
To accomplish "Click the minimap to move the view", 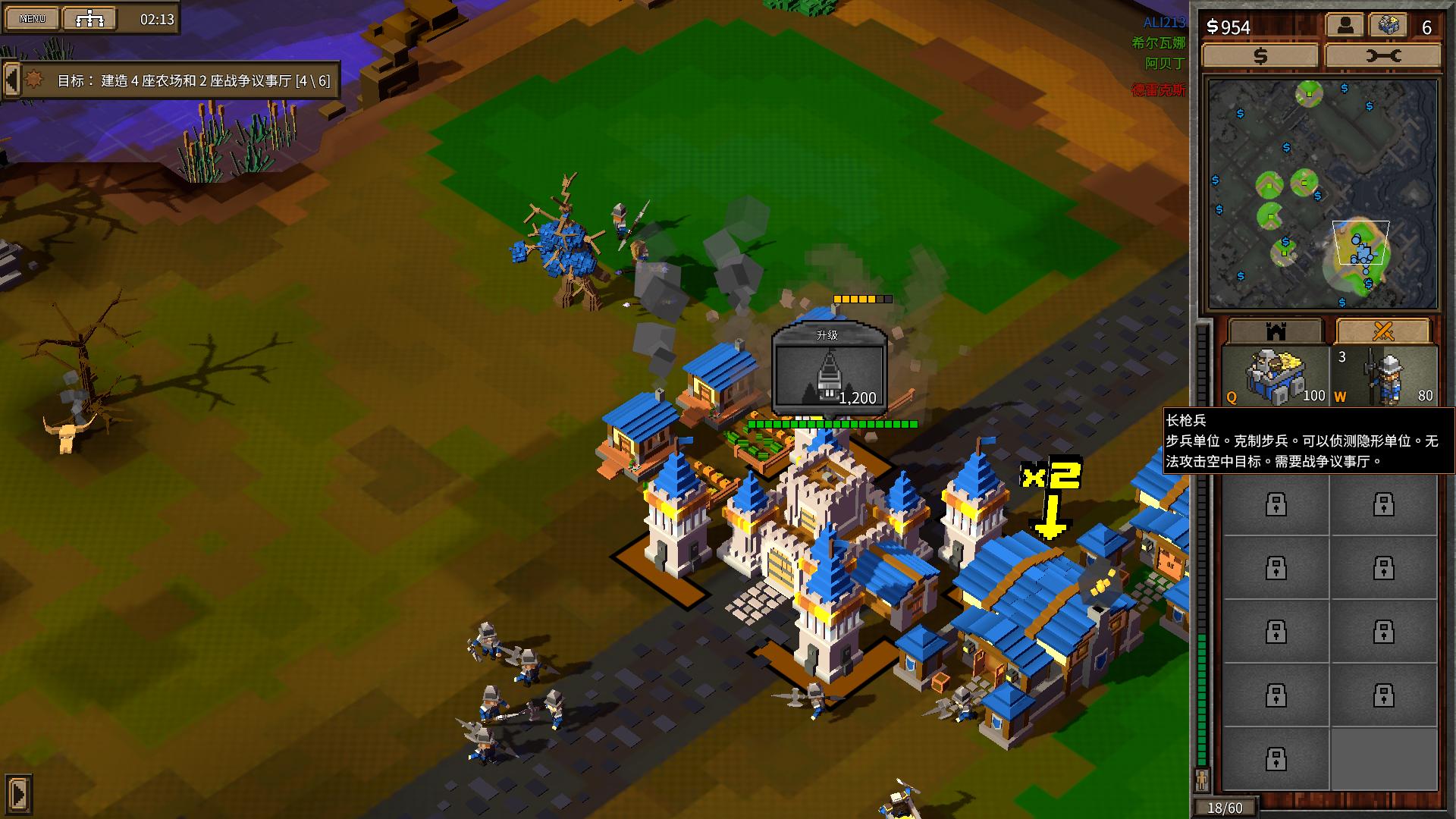I will pos(1322,194).
